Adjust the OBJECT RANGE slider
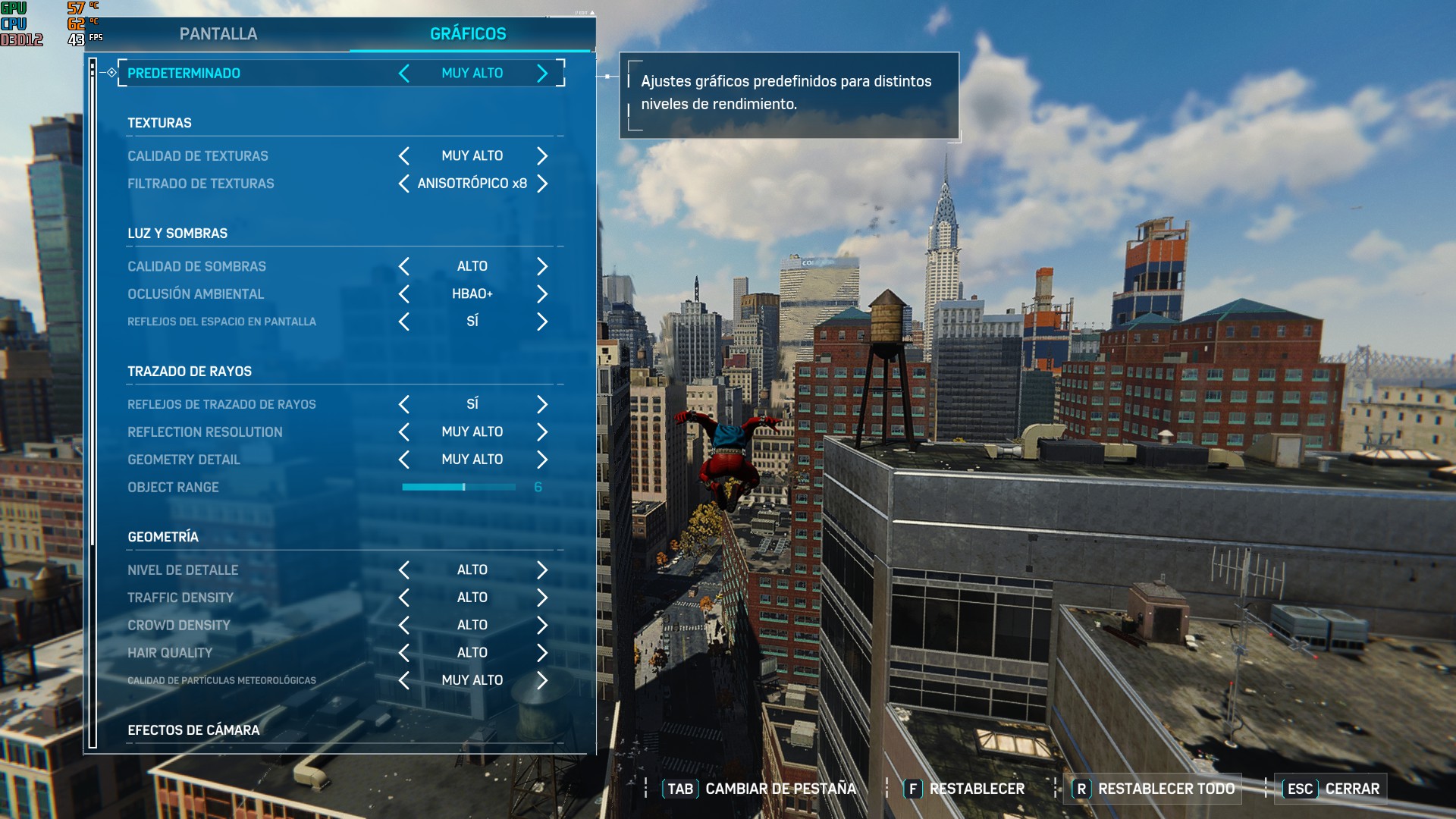The image size is (1456, 819). 463,487
